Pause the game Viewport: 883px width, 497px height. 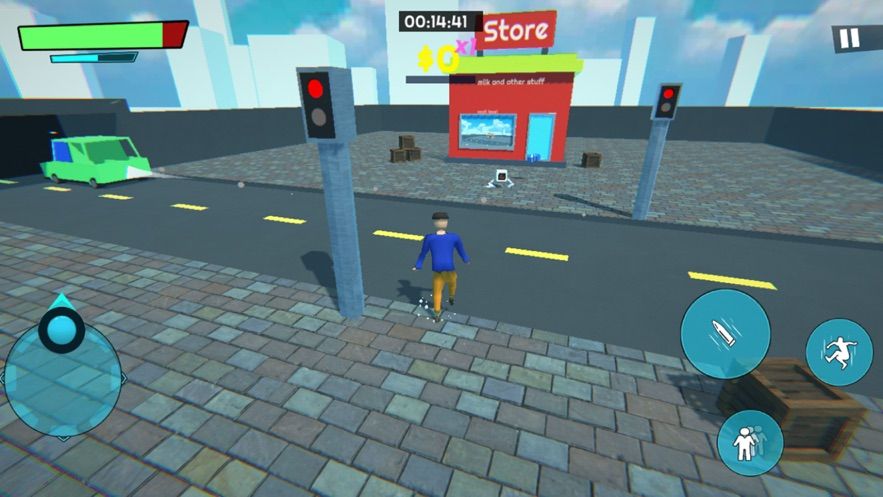[x=848, y=39]
